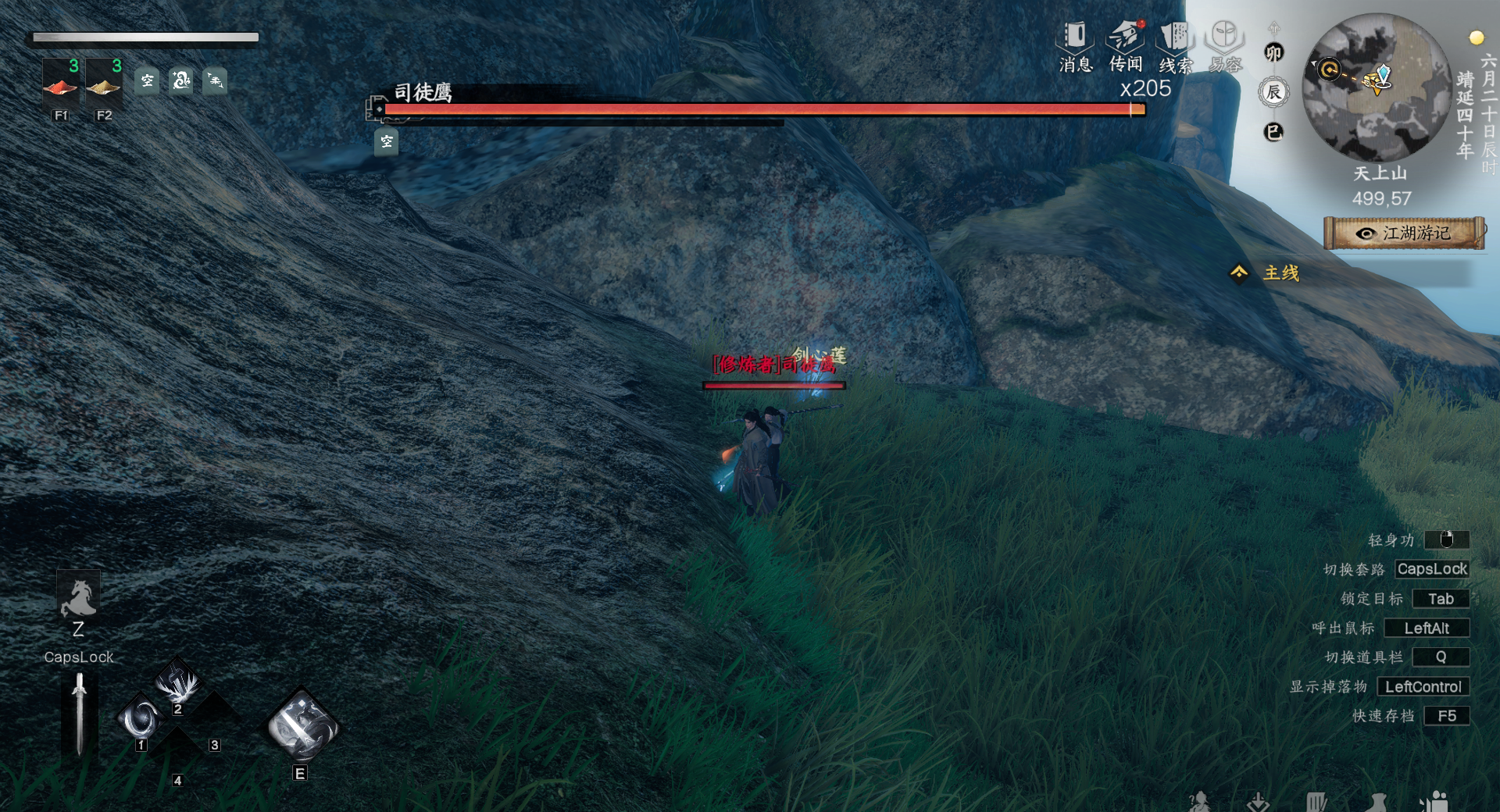Use the red item in F1 slot

pos(60,84)
